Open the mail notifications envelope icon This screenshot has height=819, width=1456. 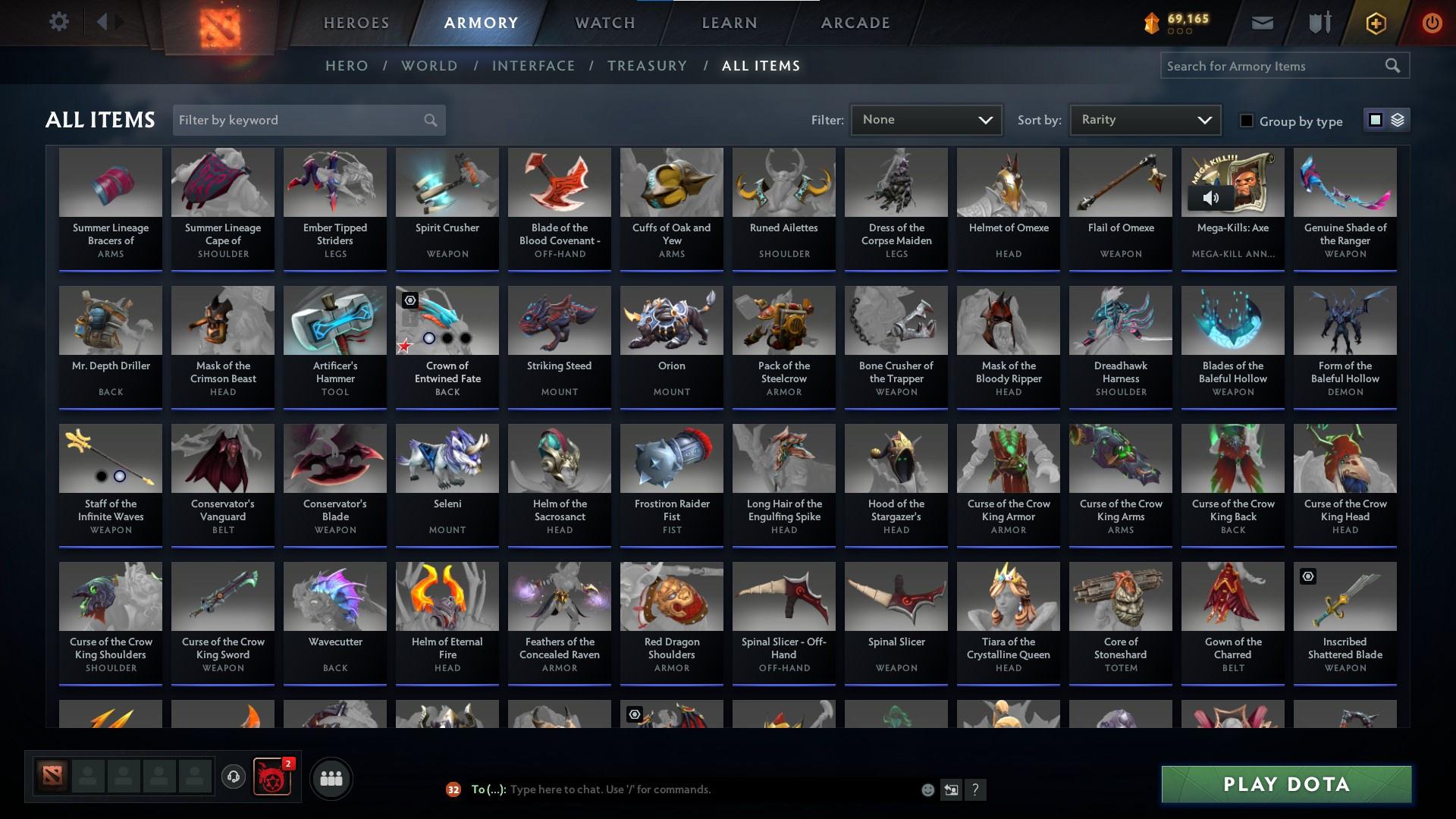point(1261,22)
